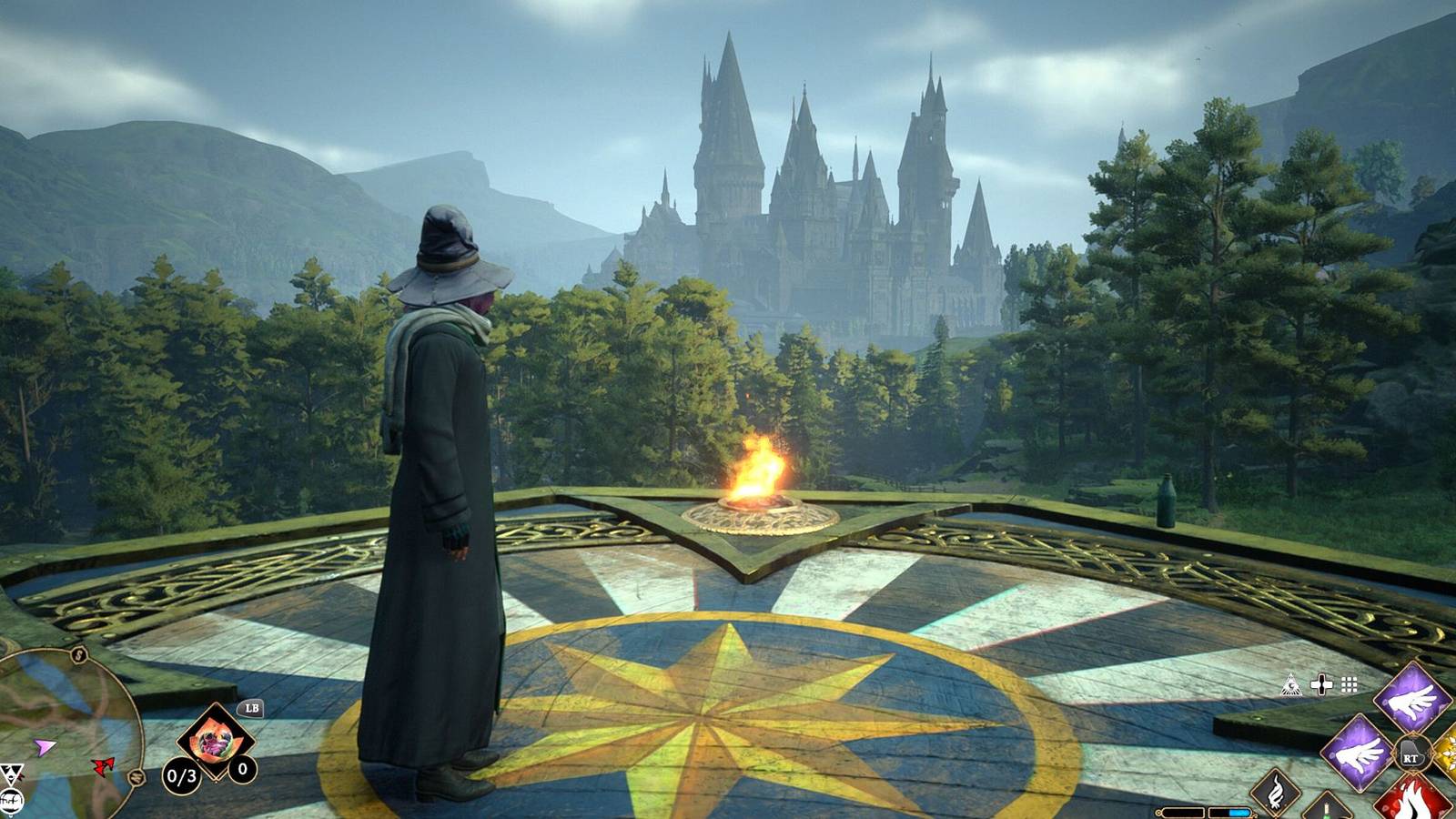Click the dark health bar
This screenshot has width=1456, height=819.
pos(1183,812)
